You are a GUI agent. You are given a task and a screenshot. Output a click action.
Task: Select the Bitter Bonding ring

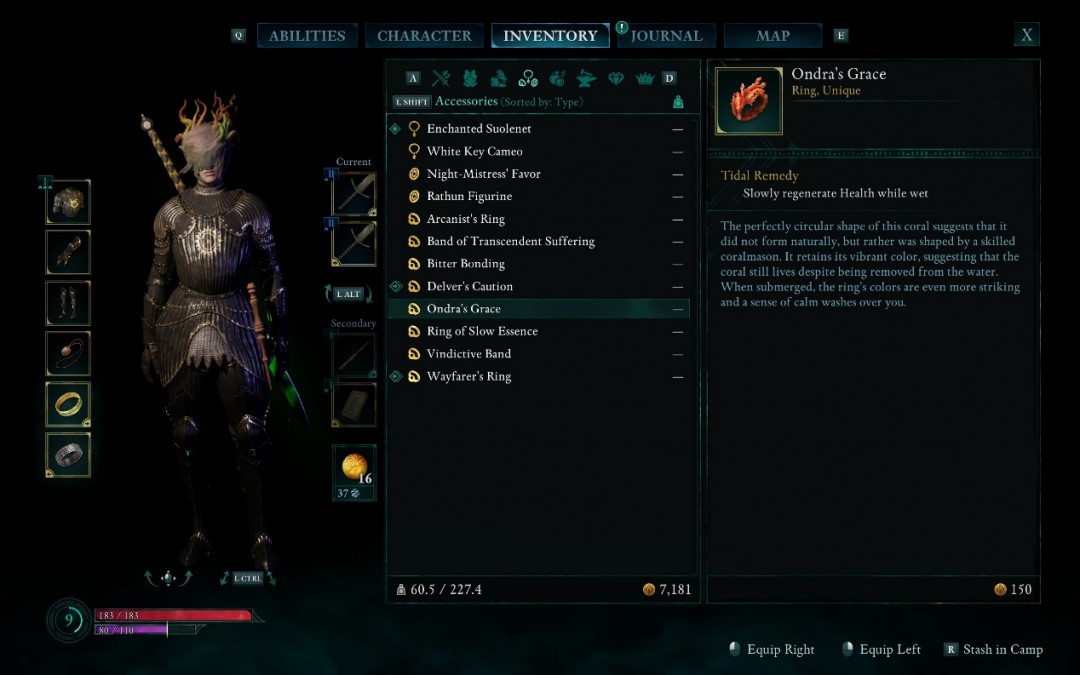[465, 264]
